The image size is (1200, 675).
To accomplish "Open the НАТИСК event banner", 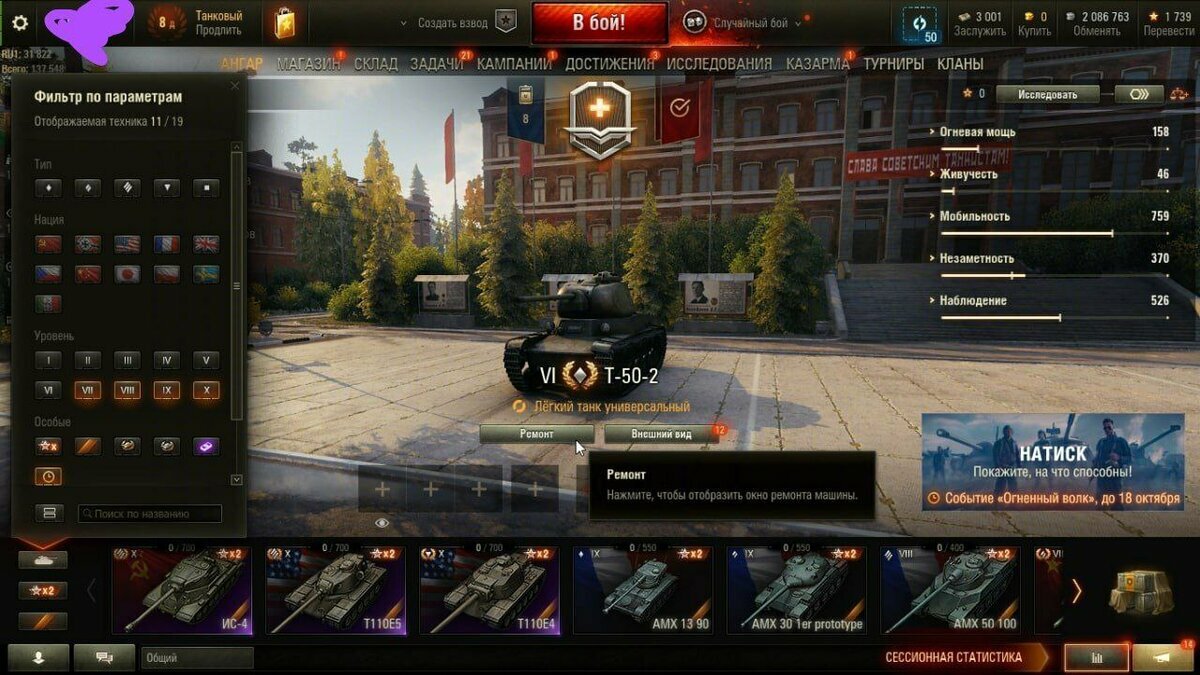I will (x=1052, y=461).
